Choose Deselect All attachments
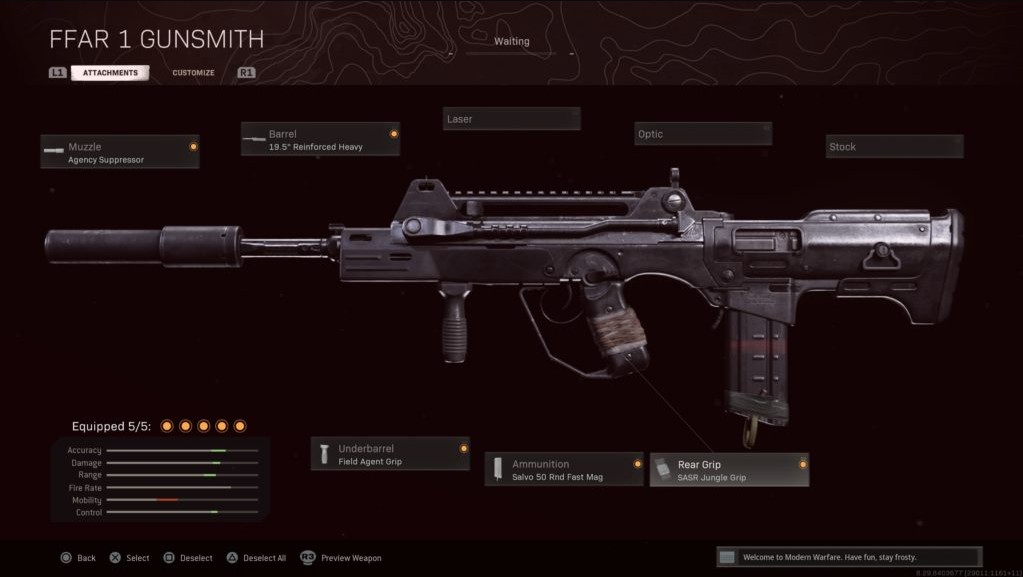 coord(255,558)
